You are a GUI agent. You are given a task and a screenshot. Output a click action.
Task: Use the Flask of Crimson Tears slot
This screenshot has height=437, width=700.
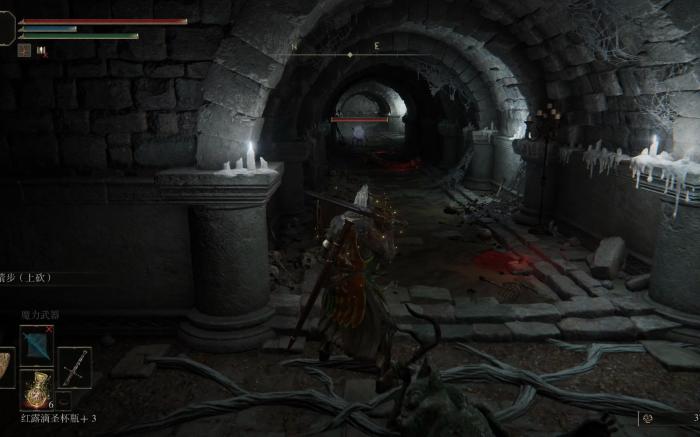coord(38,388)
